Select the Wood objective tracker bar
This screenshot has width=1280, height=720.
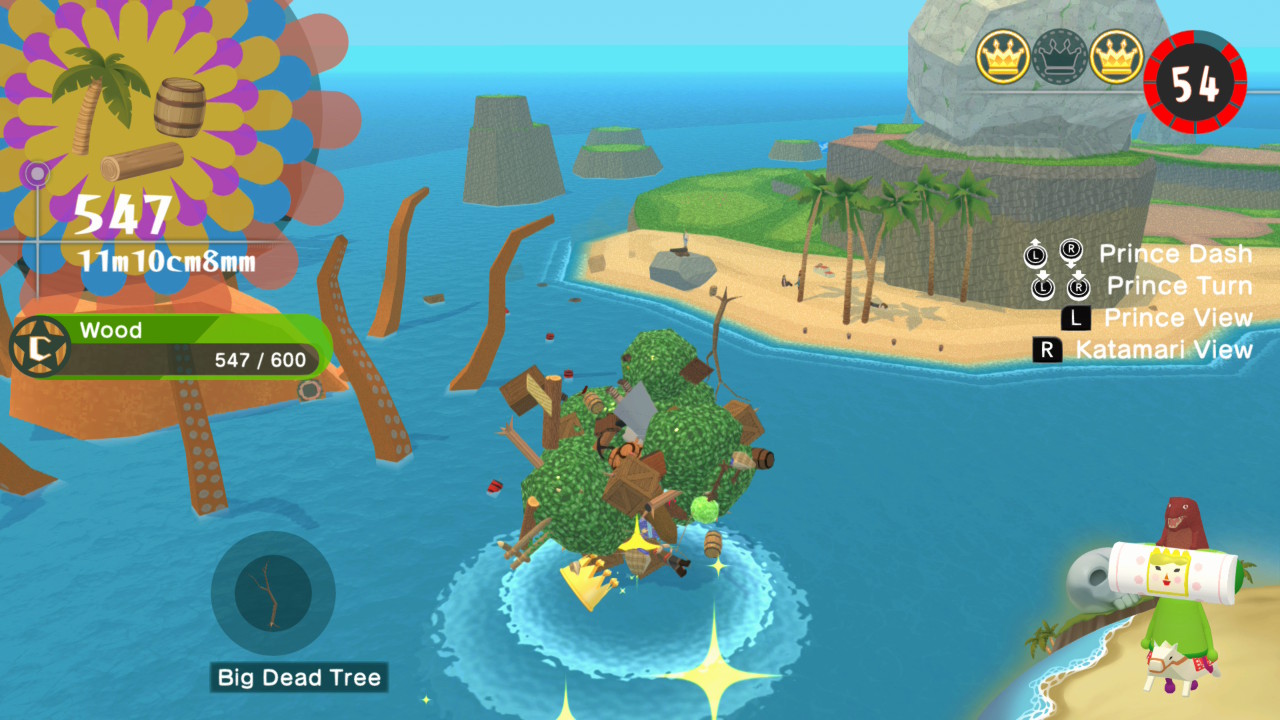point(170,346)
